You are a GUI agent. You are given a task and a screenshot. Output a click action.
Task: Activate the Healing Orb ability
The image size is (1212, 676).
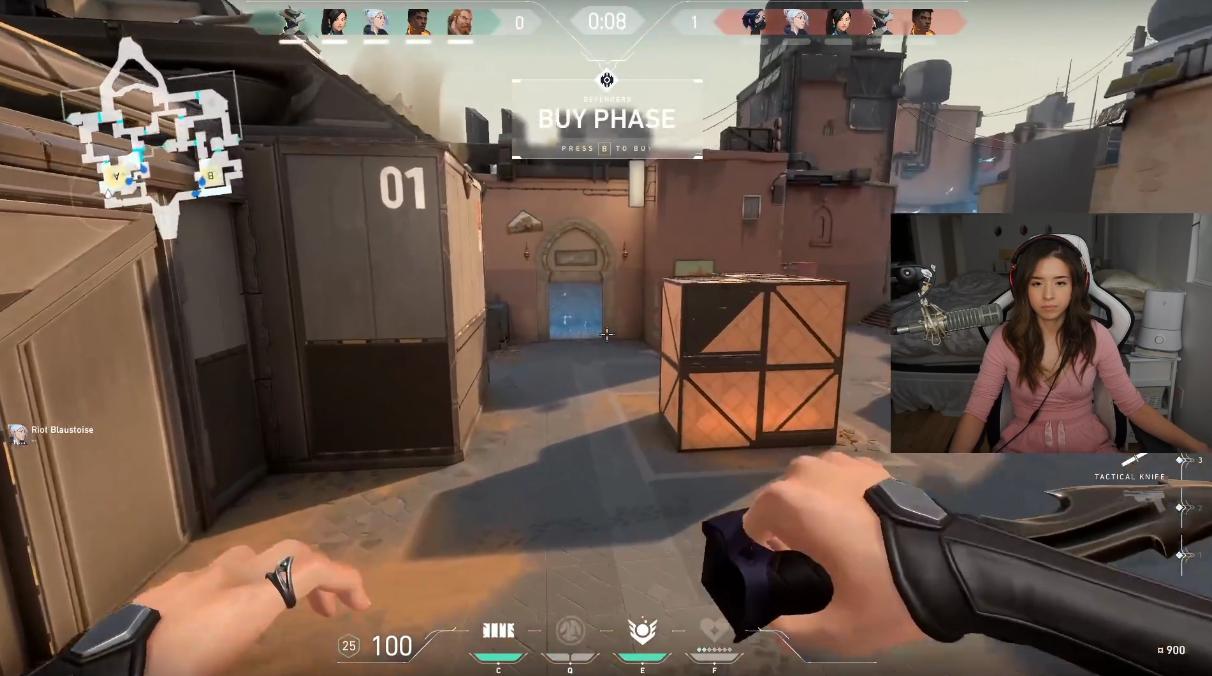point(641,630)
